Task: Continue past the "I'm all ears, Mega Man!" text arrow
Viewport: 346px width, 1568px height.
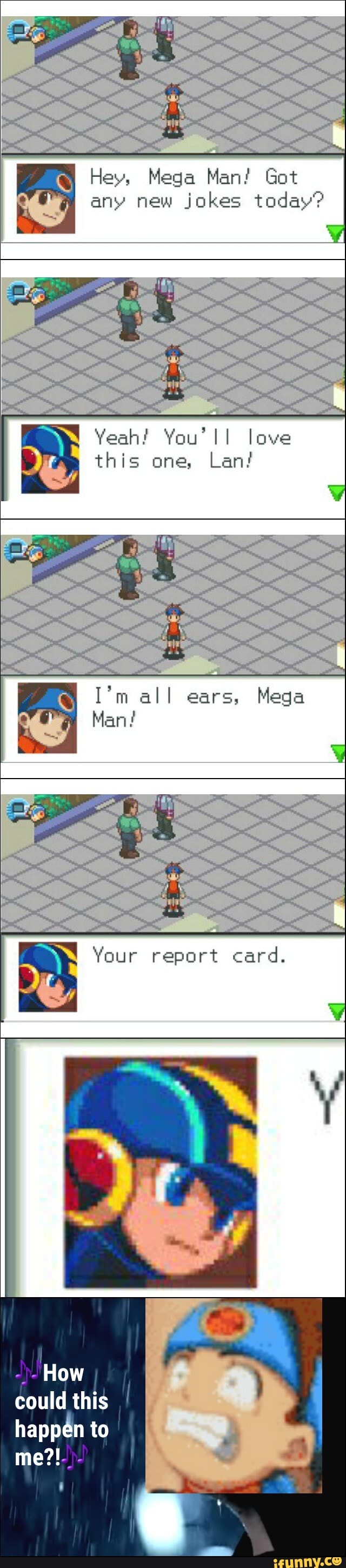Action: click(x=337, y=753)
